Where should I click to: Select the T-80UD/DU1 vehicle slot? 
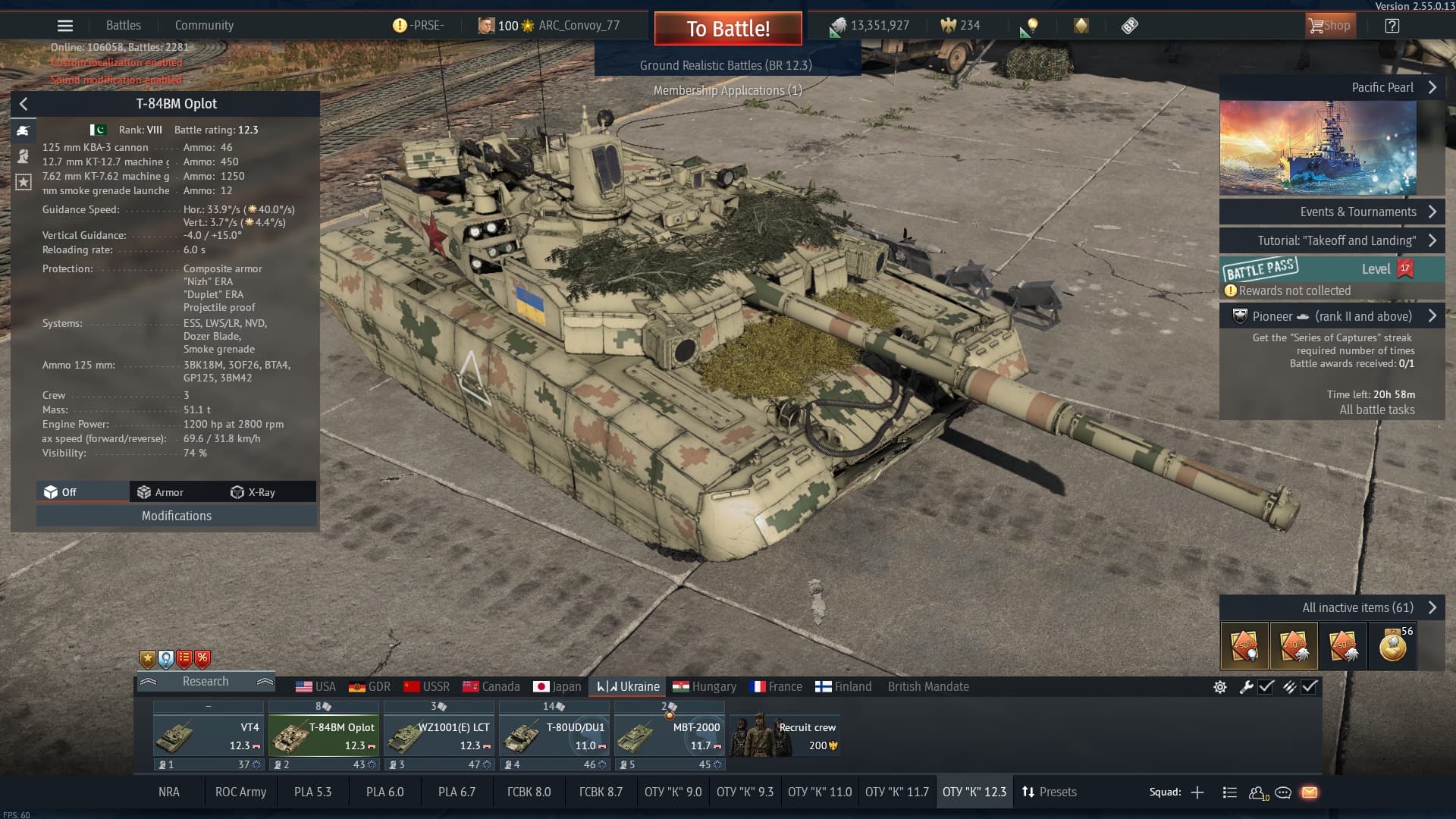[x=554, y=736]
